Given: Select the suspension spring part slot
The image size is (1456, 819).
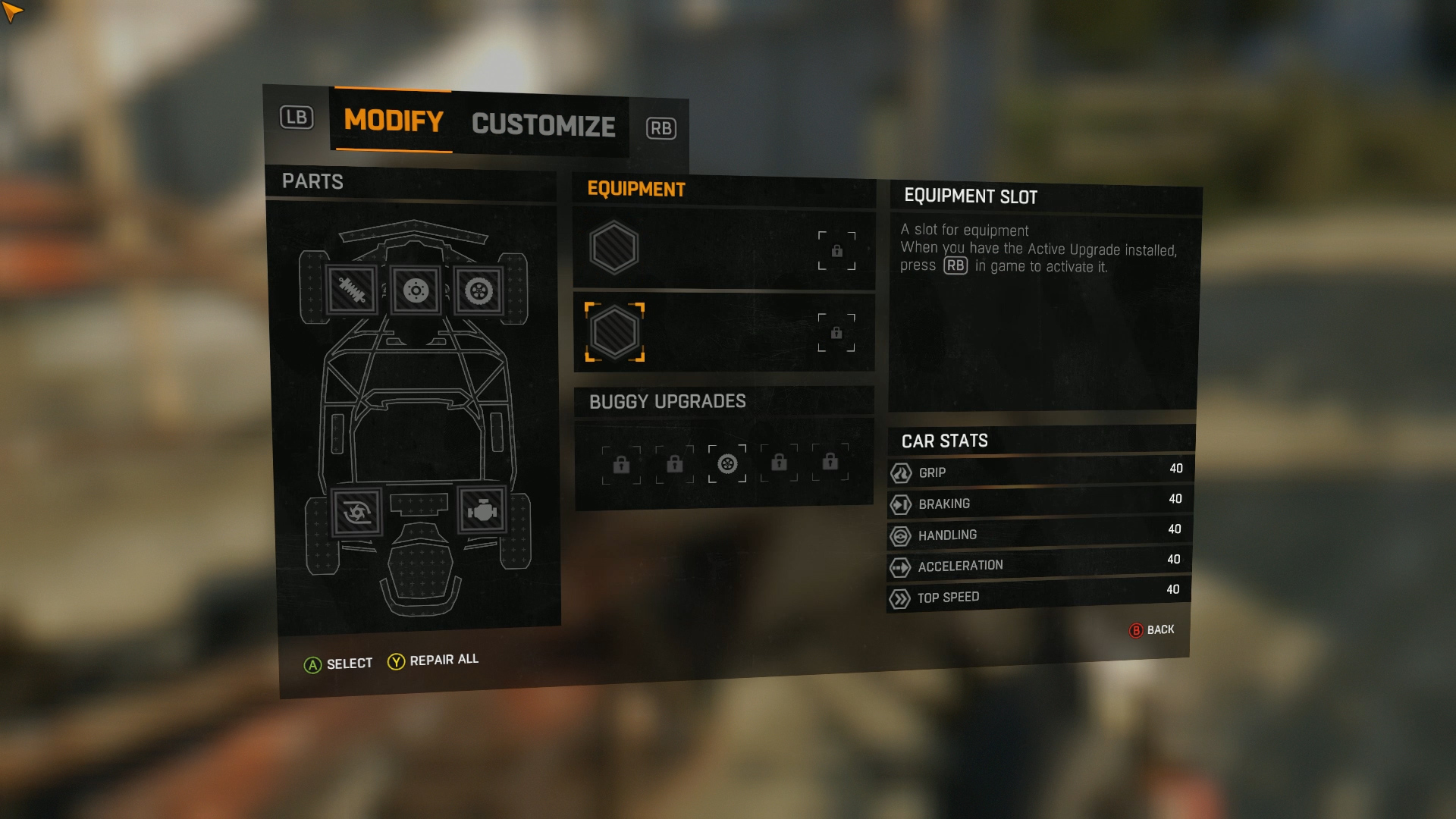Looking at the screenshot, I should tap(351, 290).
